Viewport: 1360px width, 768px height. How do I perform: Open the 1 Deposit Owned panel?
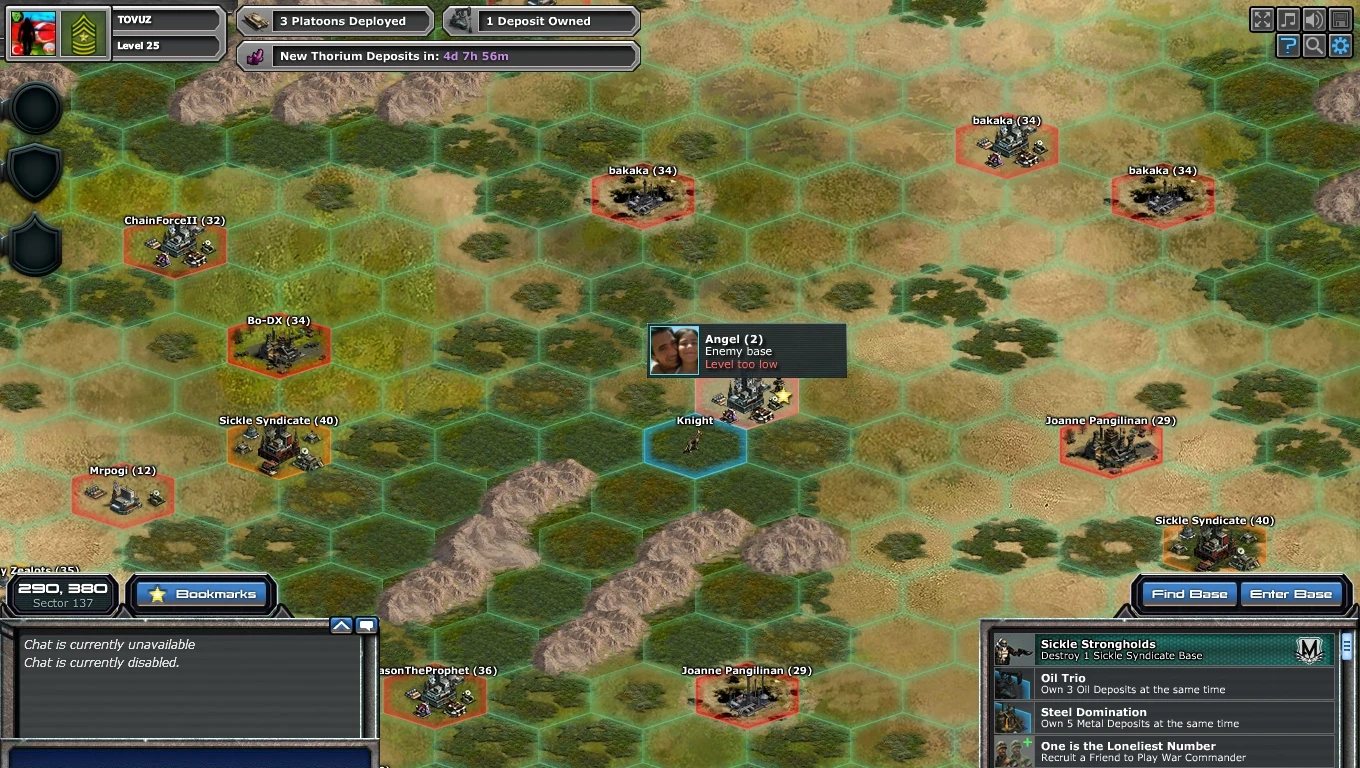pos(538,20)
